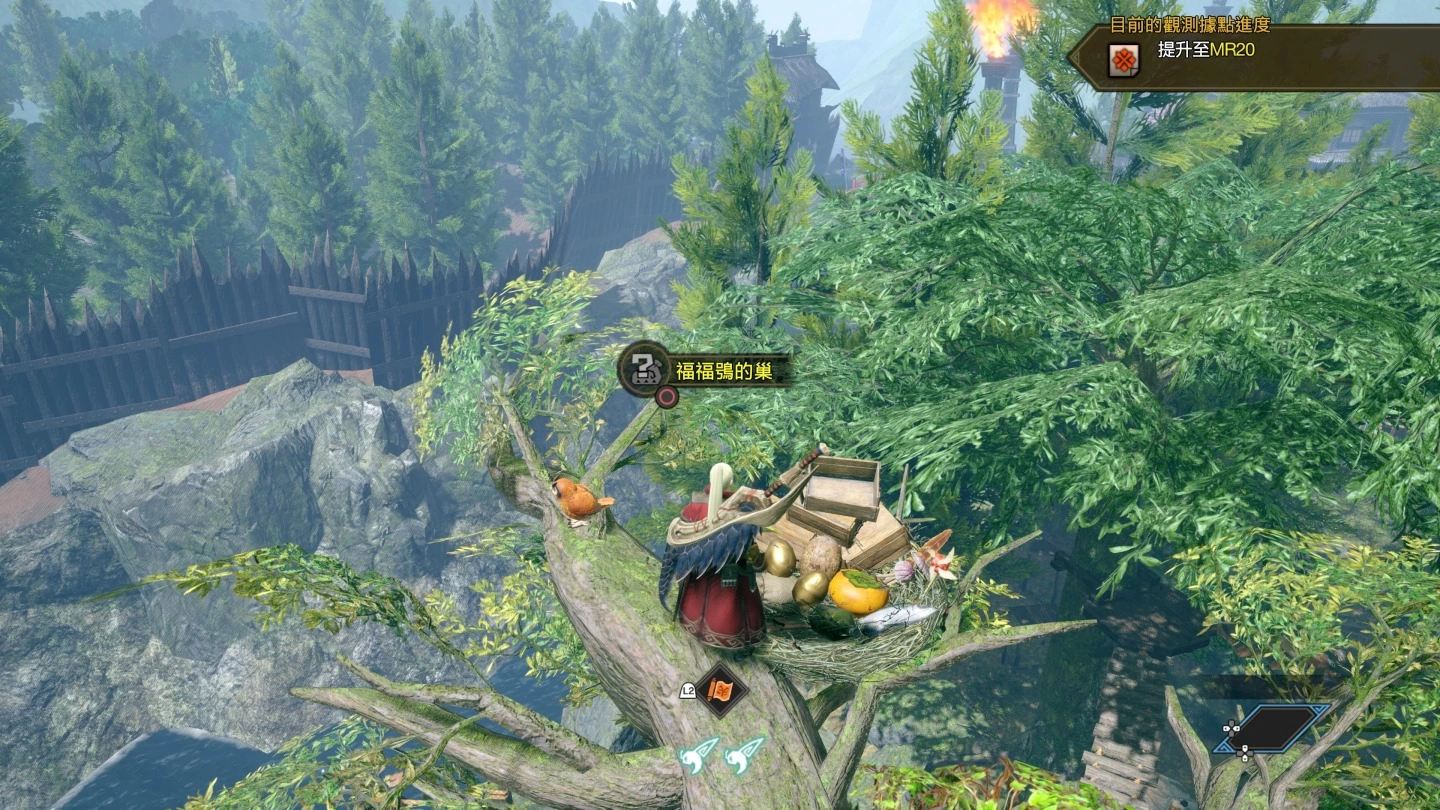Click the small orange bird perched on the branch
The width and height of the screenshot is (1440, 810).
pyautogui.click(x=576, y=501)
